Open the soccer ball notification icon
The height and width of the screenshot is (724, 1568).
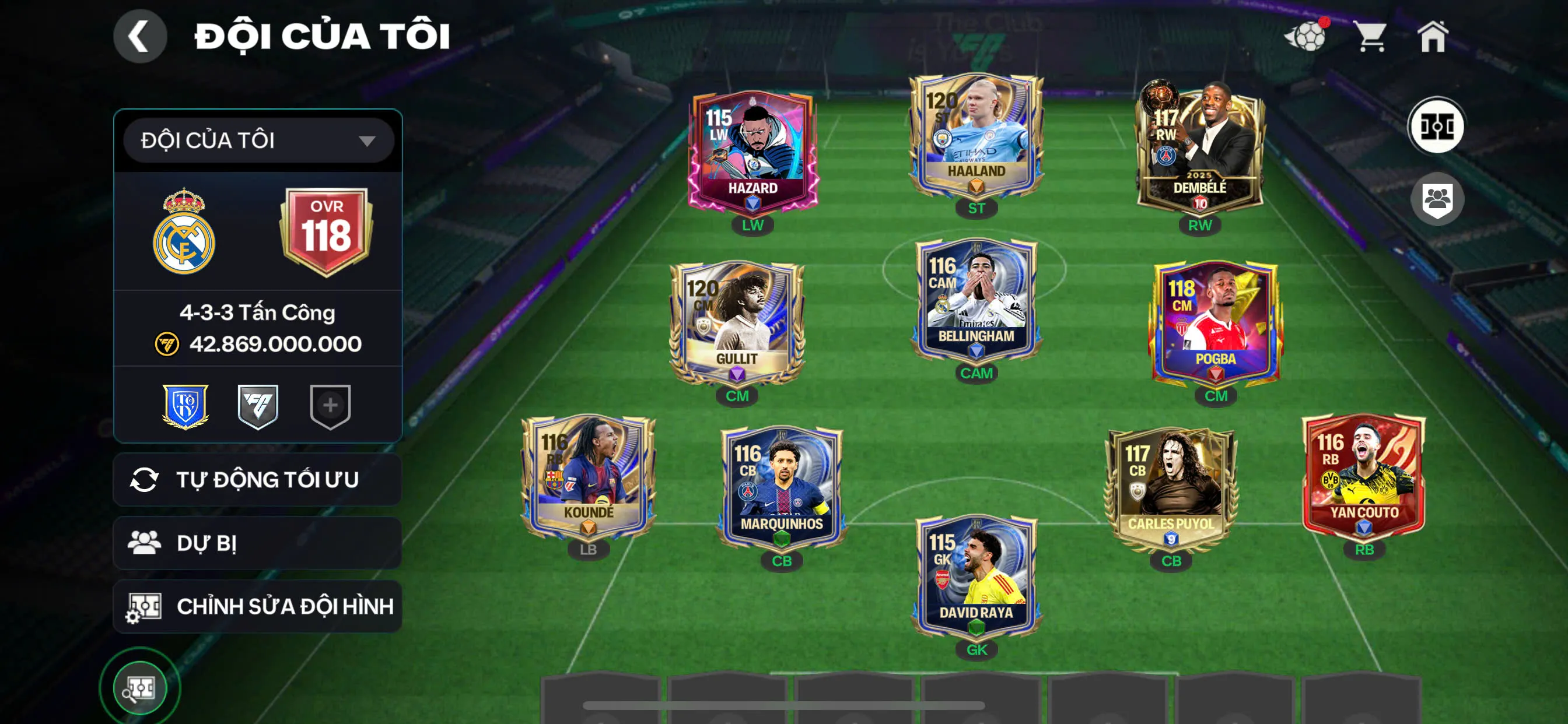tap(1305, 37)
